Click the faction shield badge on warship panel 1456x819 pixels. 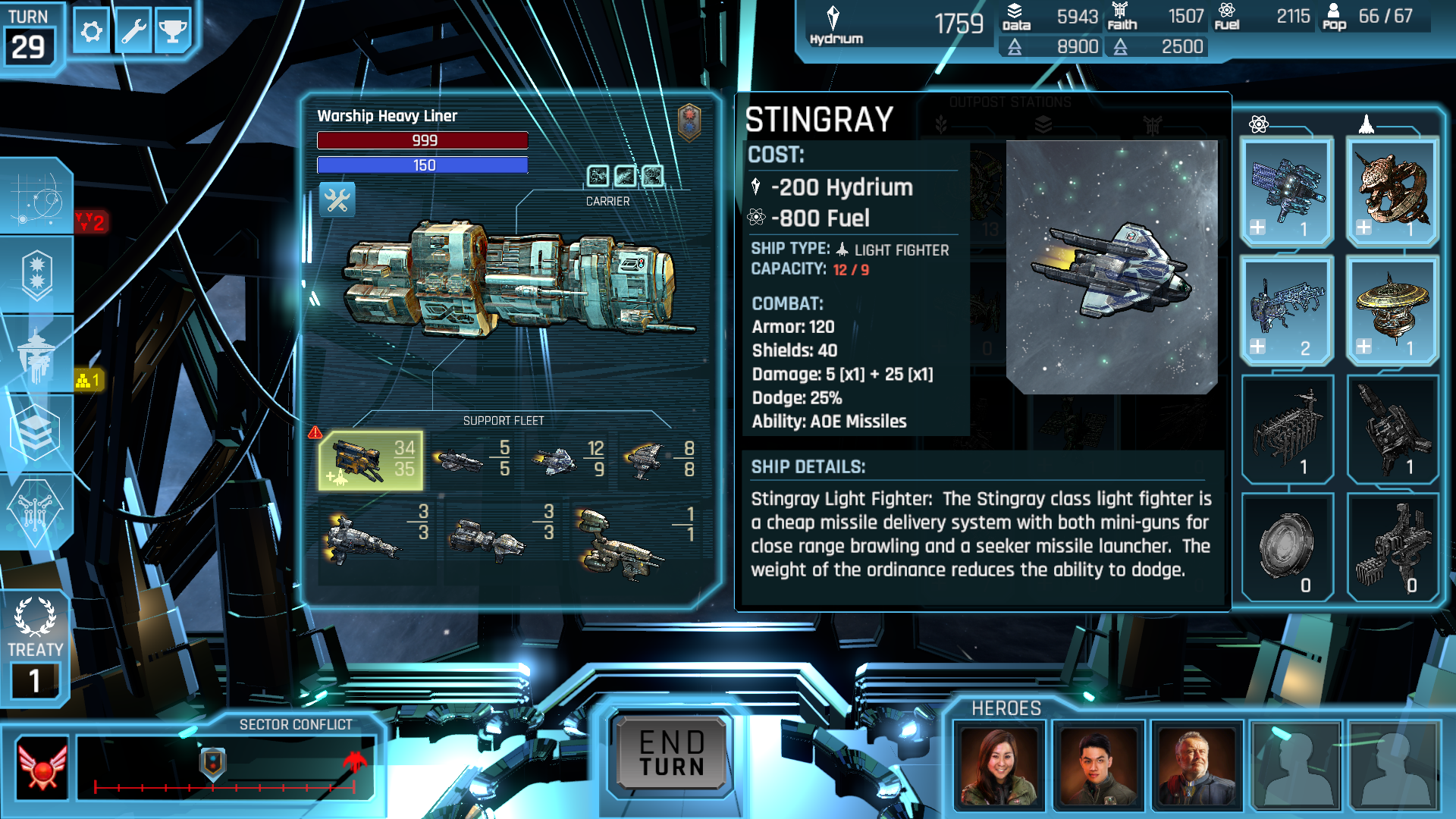click(689, 122)
